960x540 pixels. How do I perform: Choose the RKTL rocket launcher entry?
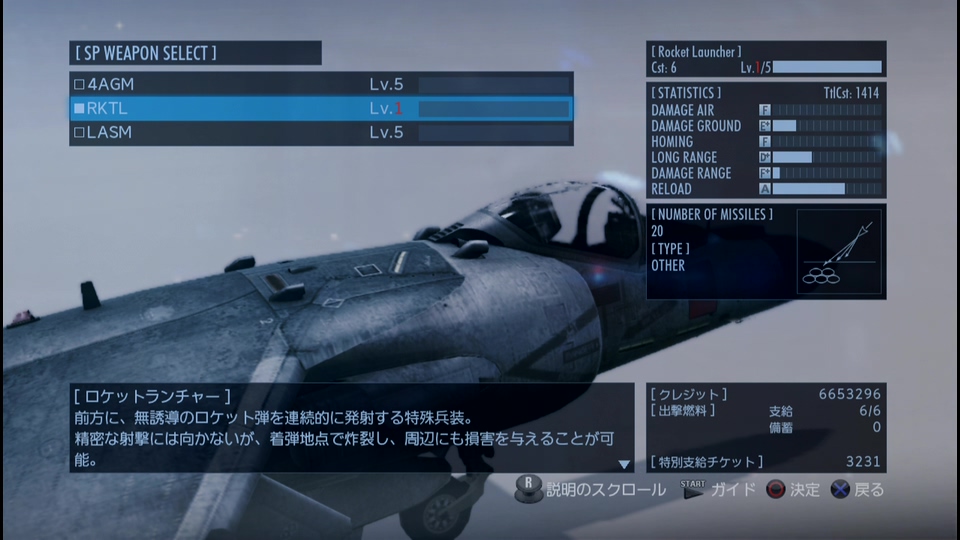320,108
